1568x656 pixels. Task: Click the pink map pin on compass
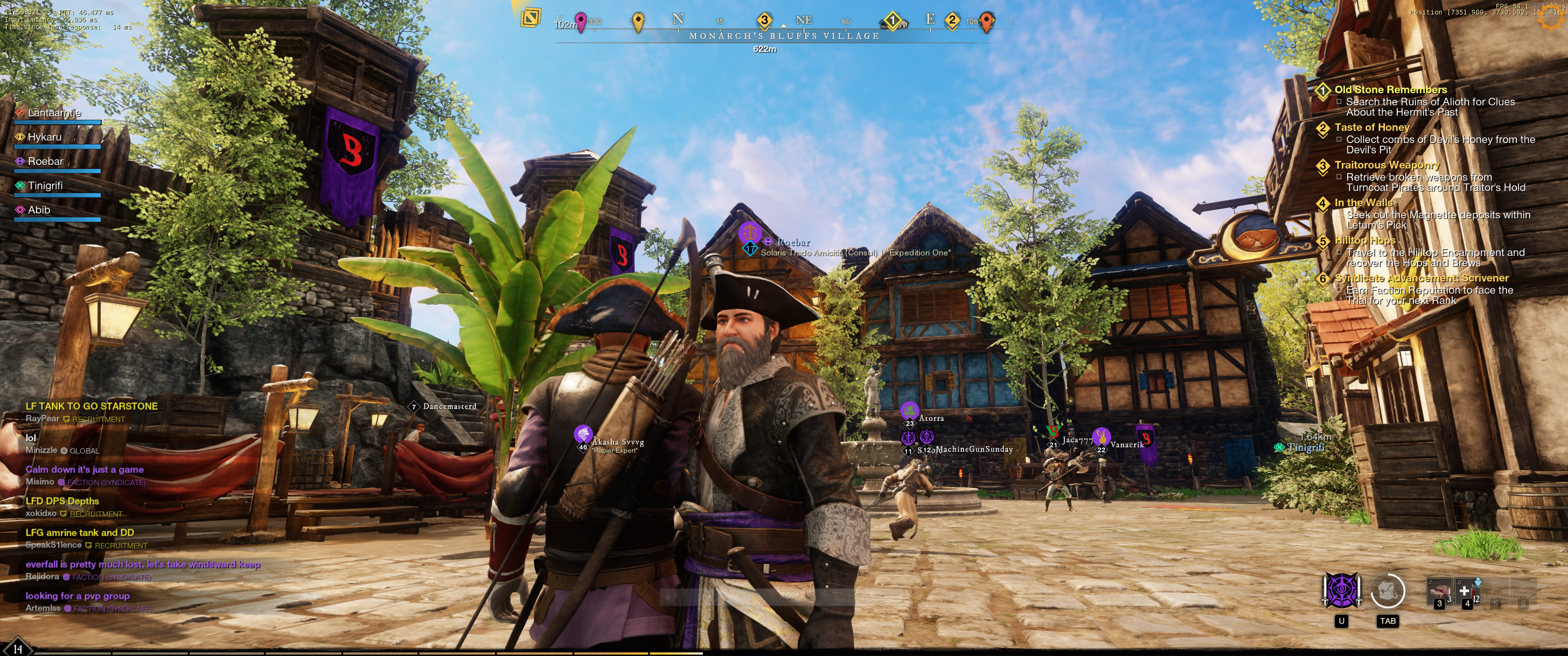point(581,22)
